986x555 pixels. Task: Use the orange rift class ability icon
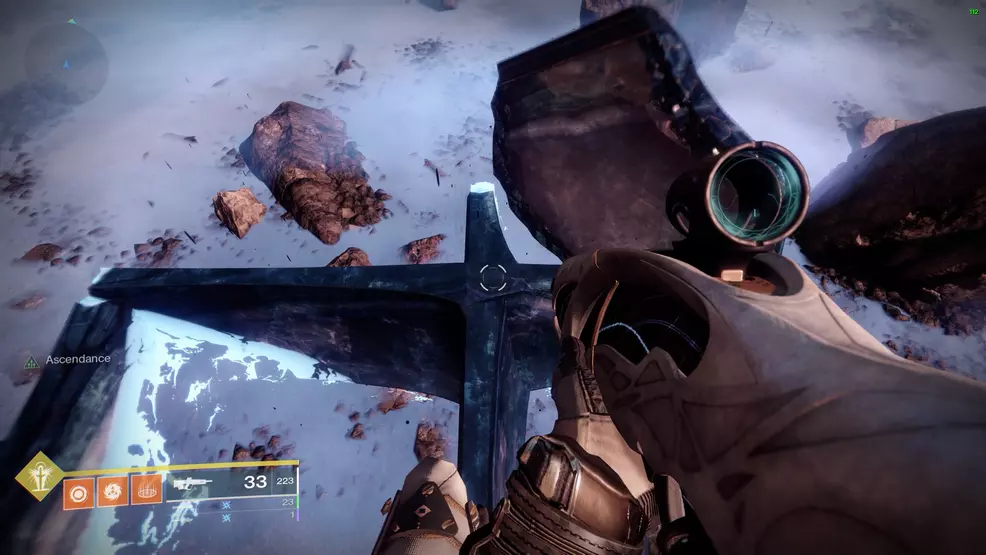point(146,491)
